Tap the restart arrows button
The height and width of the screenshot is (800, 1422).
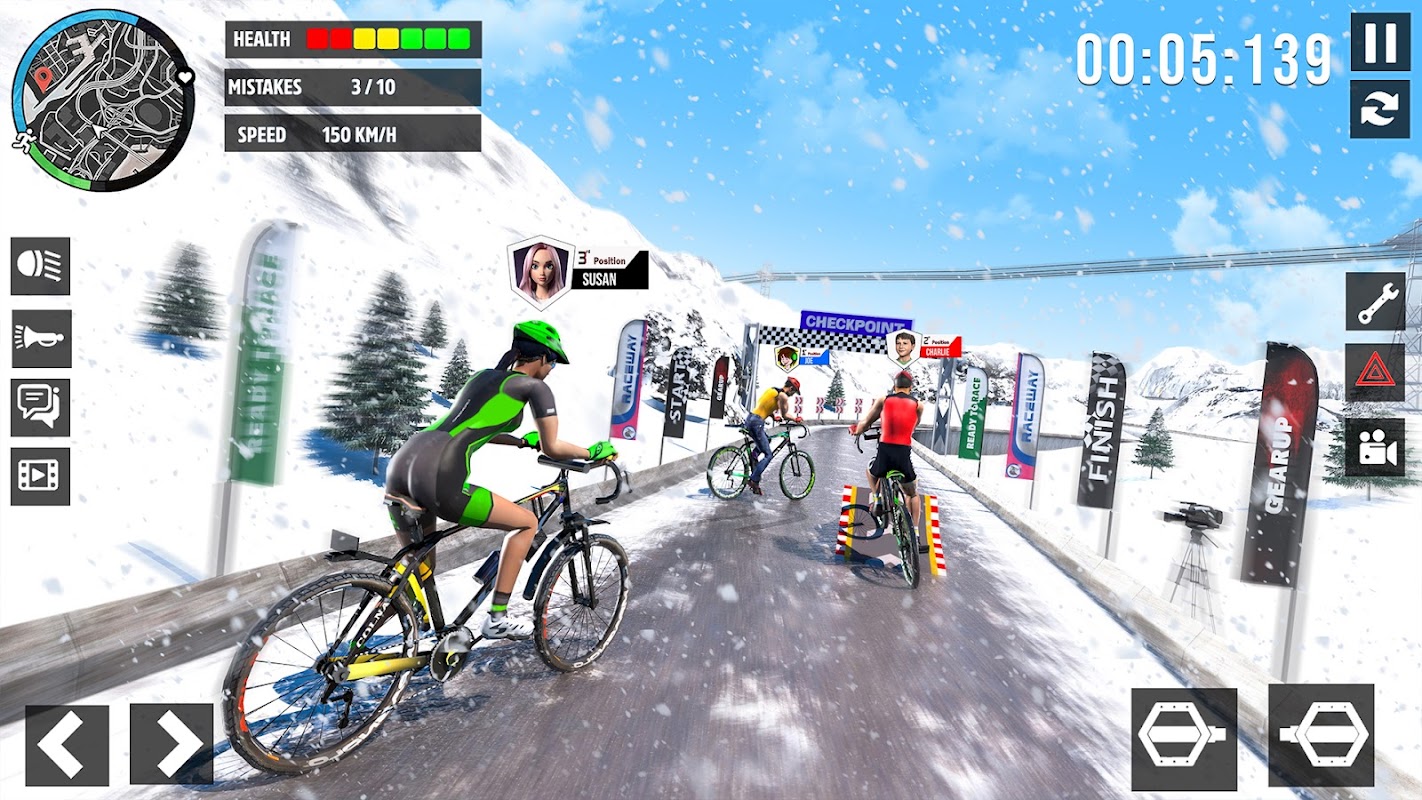(x=1380, y=109)
